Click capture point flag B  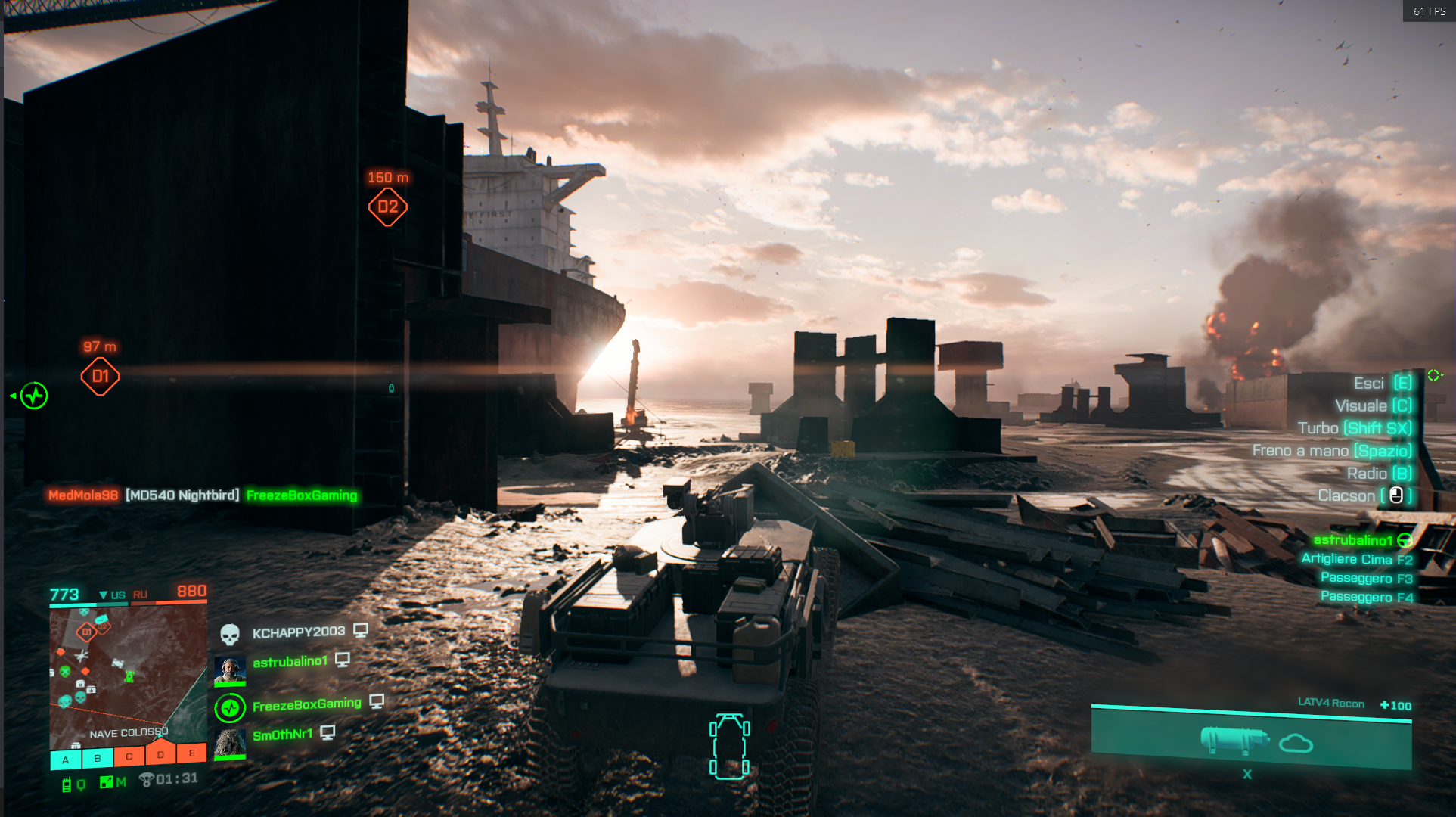98,758
